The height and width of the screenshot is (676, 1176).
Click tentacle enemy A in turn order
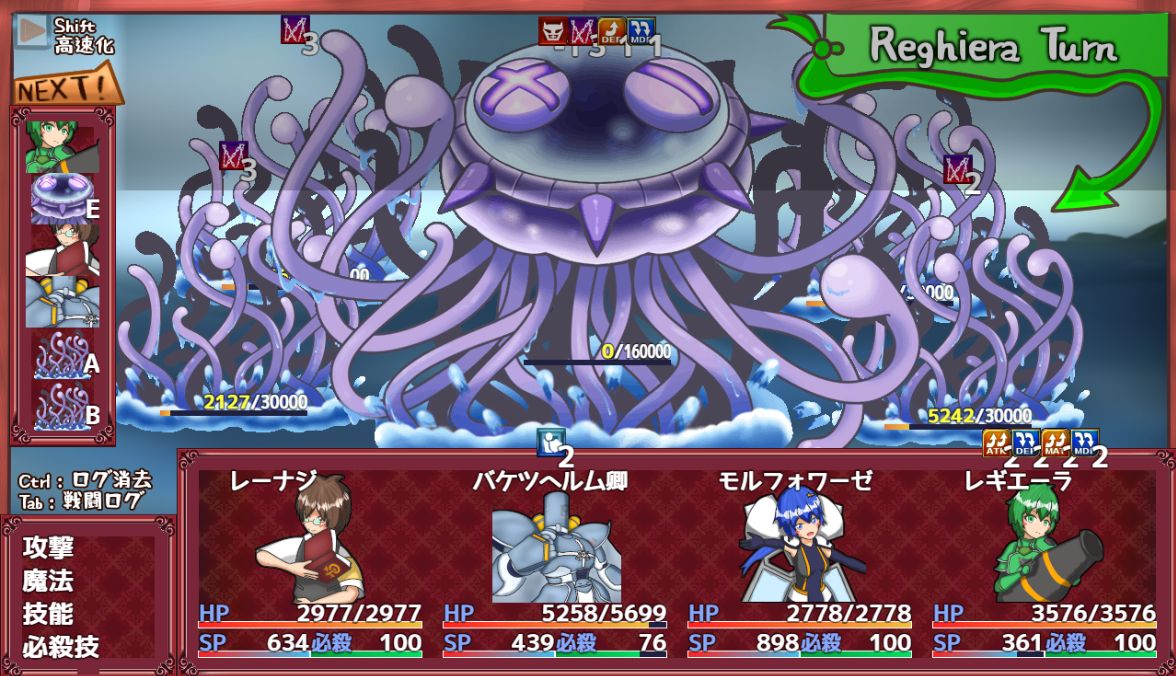click(62, 354)
